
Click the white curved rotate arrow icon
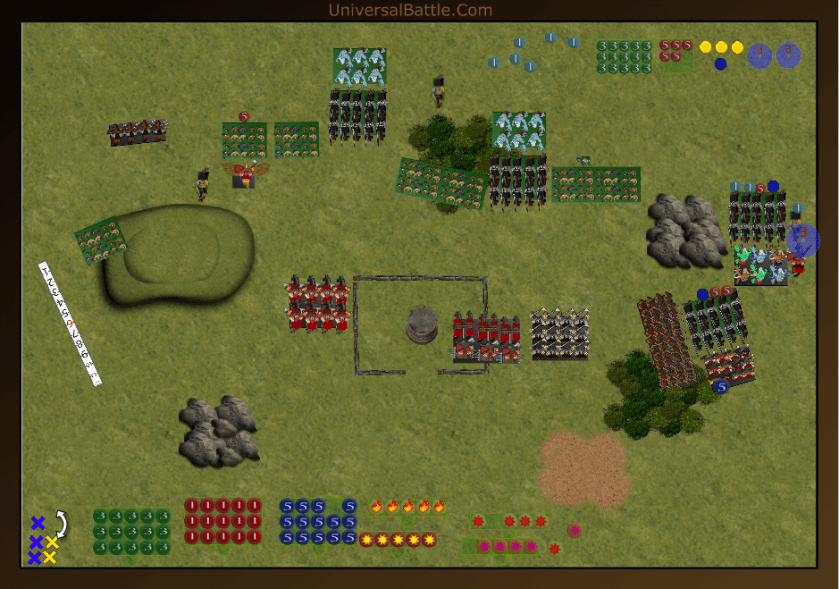tap(61, 521)
